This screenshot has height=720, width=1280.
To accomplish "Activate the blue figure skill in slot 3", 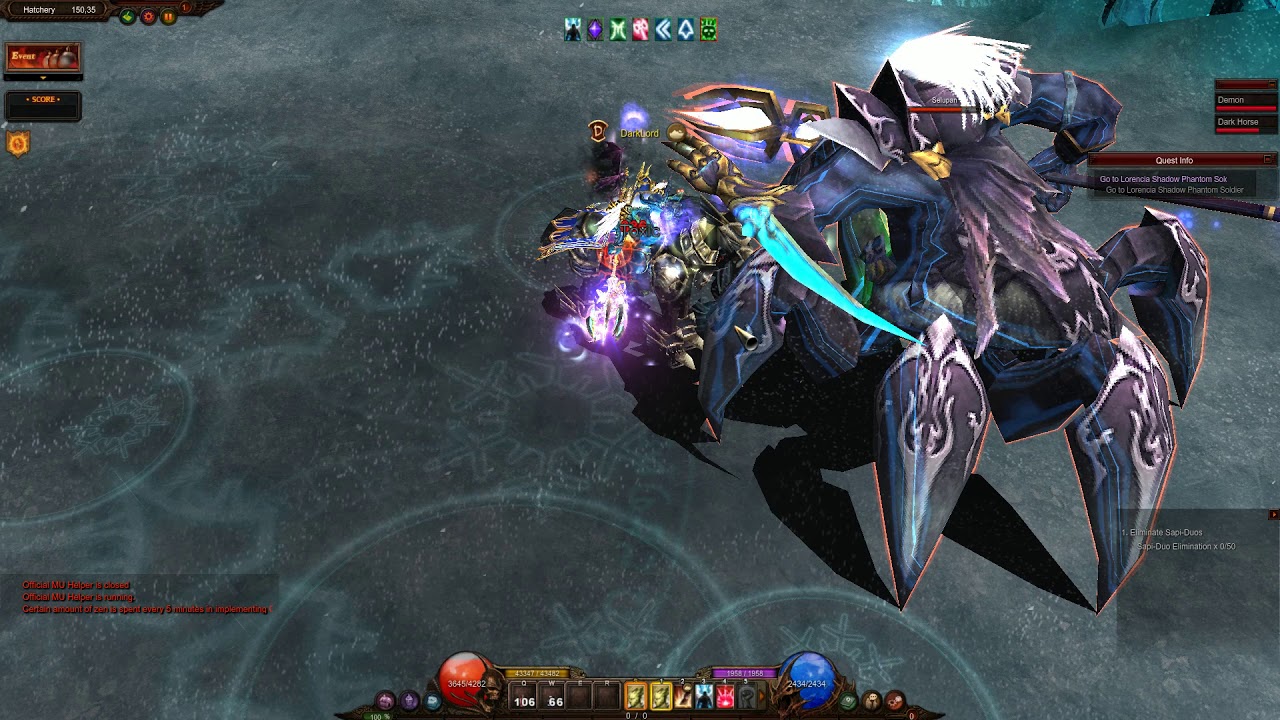I will click(704, 696).
